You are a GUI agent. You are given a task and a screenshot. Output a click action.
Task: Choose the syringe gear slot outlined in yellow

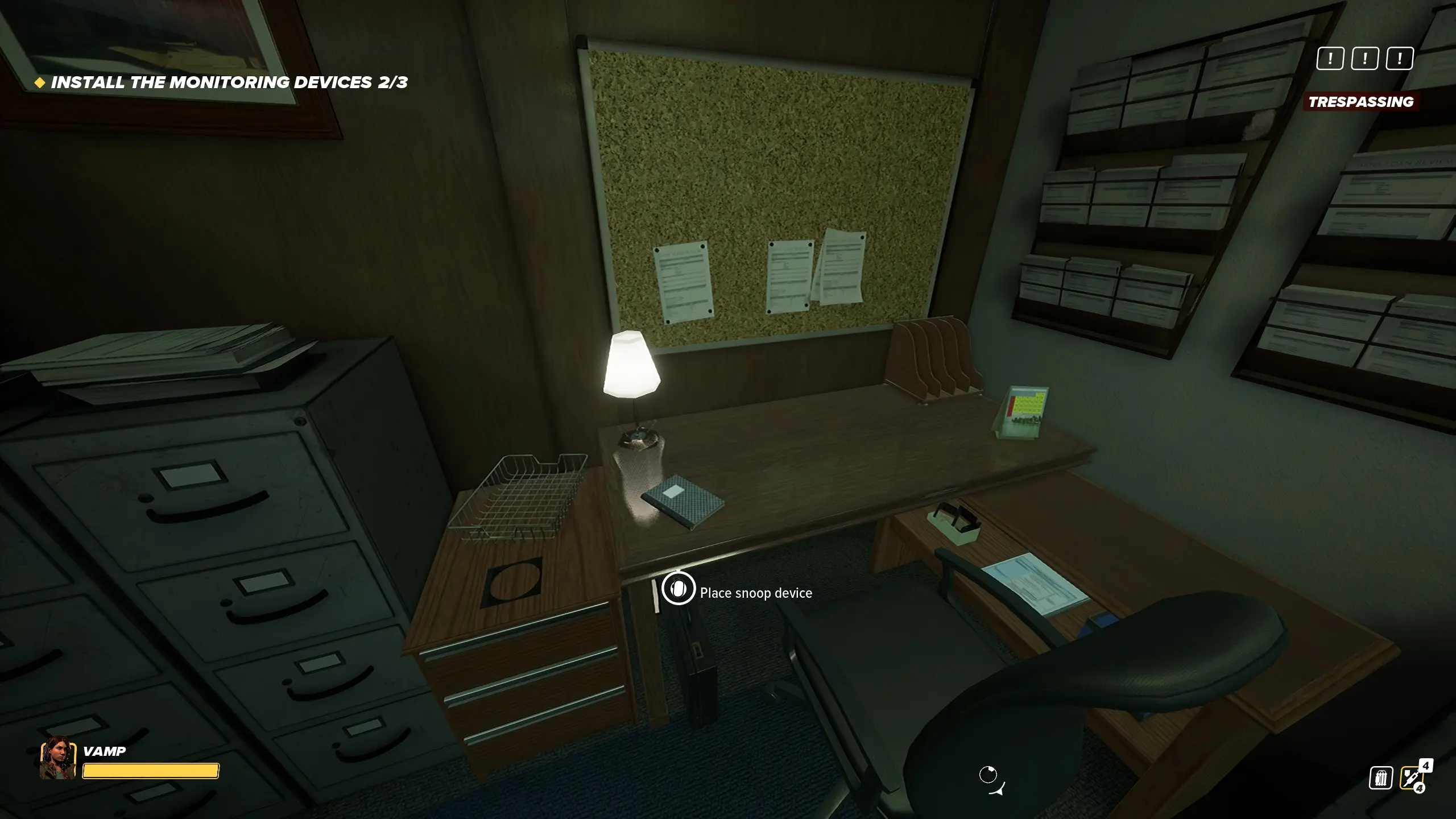(1412, 778)
